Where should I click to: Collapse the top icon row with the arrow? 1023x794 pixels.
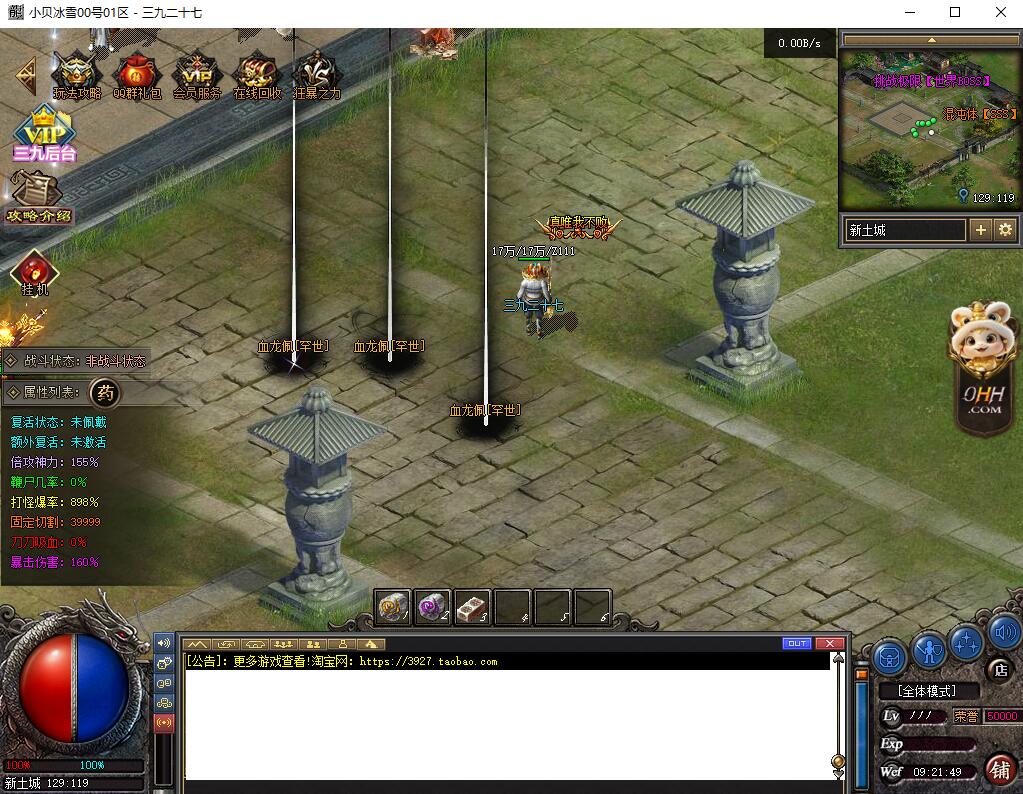click(x=25, y=74)
